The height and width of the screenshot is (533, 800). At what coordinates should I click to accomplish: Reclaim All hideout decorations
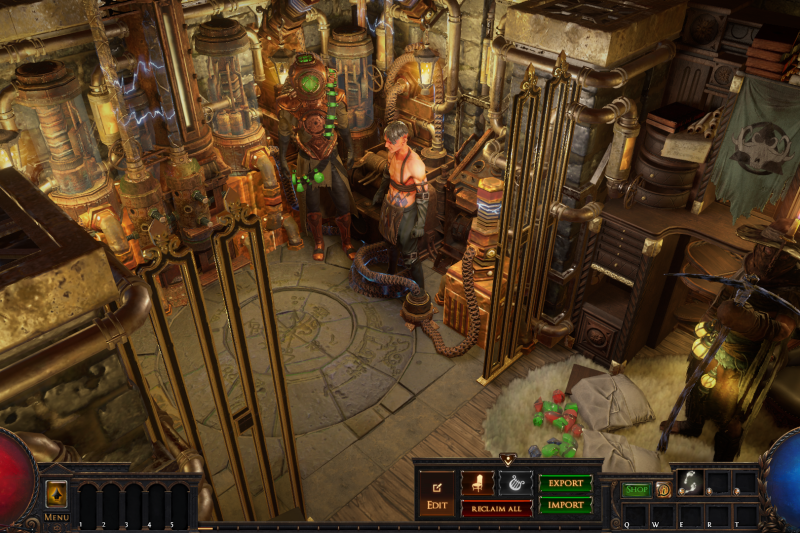(496, 508)
